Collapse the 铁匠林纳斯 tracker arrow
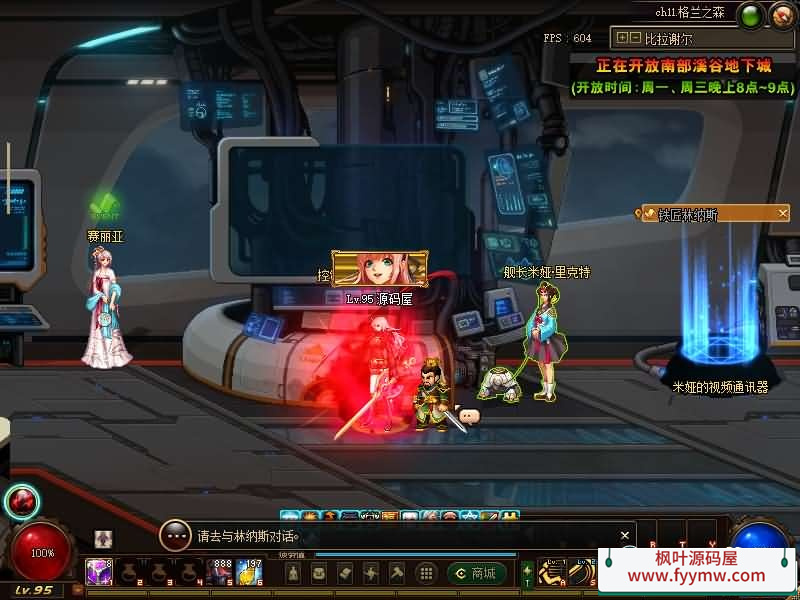This screenshot has width=800, height=600. point(783,214)
